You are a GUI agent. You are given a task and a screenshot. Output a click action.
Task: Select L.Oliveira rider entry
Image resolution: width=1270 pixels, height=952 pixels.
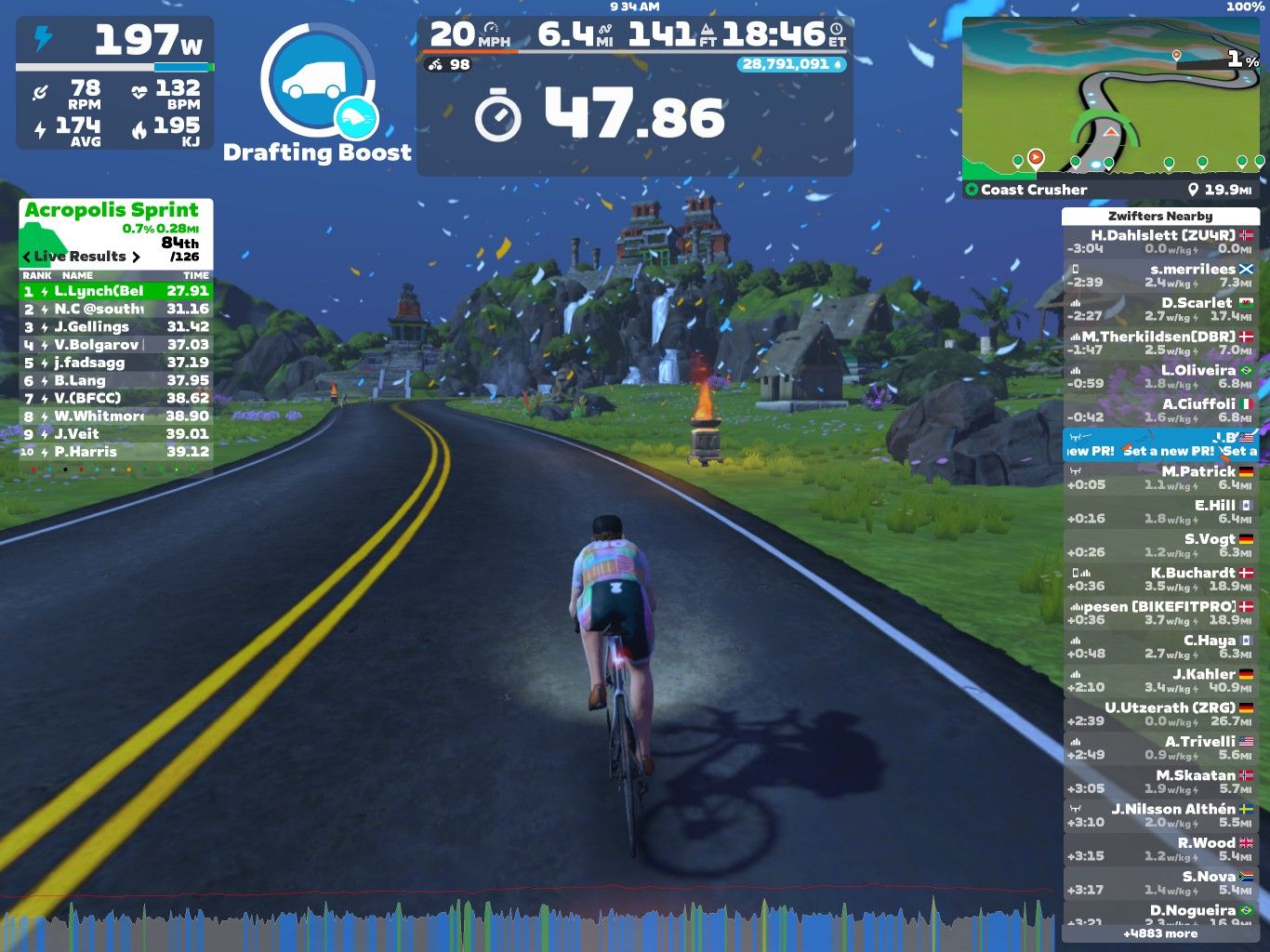tap(1159, 377)
